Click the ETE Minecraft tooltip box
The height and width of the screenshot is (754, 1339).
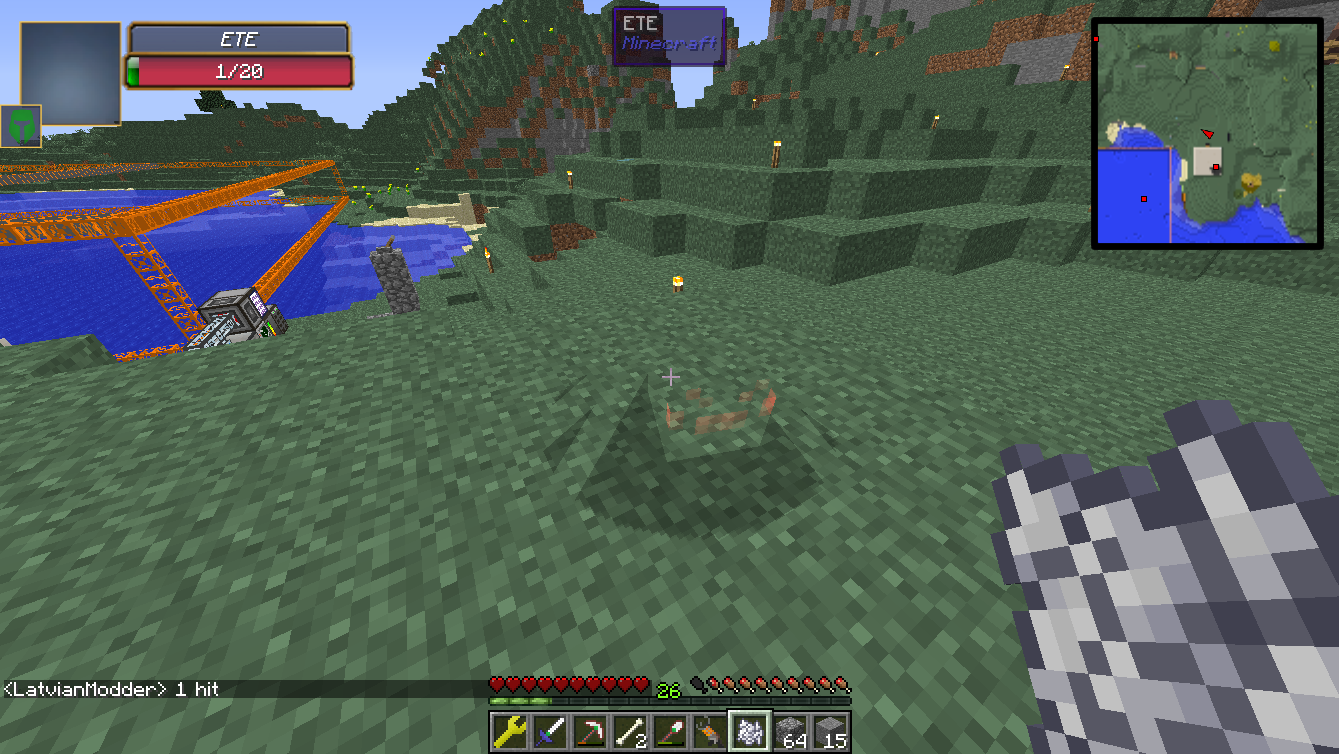point(669,36)
